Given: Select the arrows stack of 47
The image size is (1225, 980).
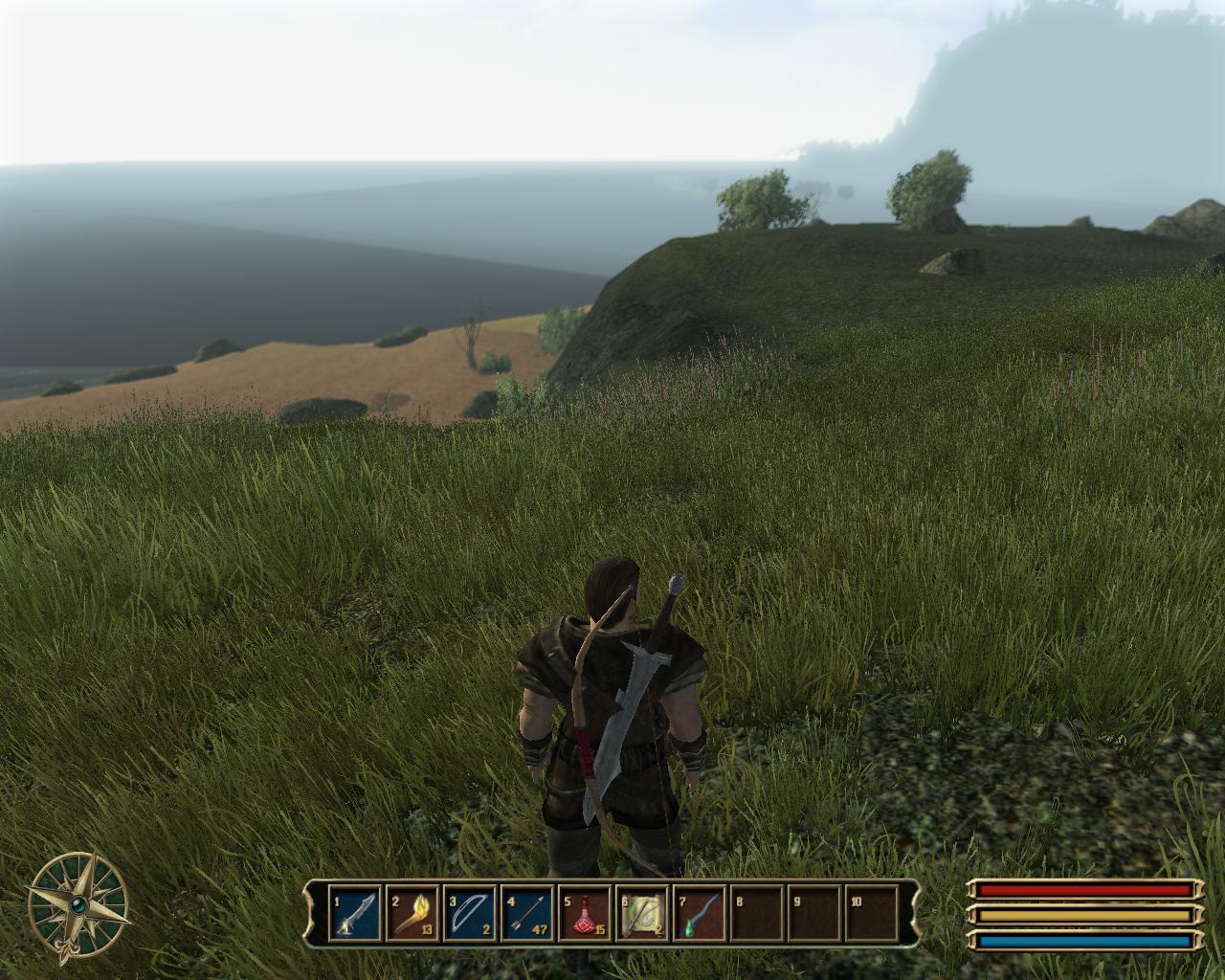Looking at the screenshot, I should click(x=526, y=914).
